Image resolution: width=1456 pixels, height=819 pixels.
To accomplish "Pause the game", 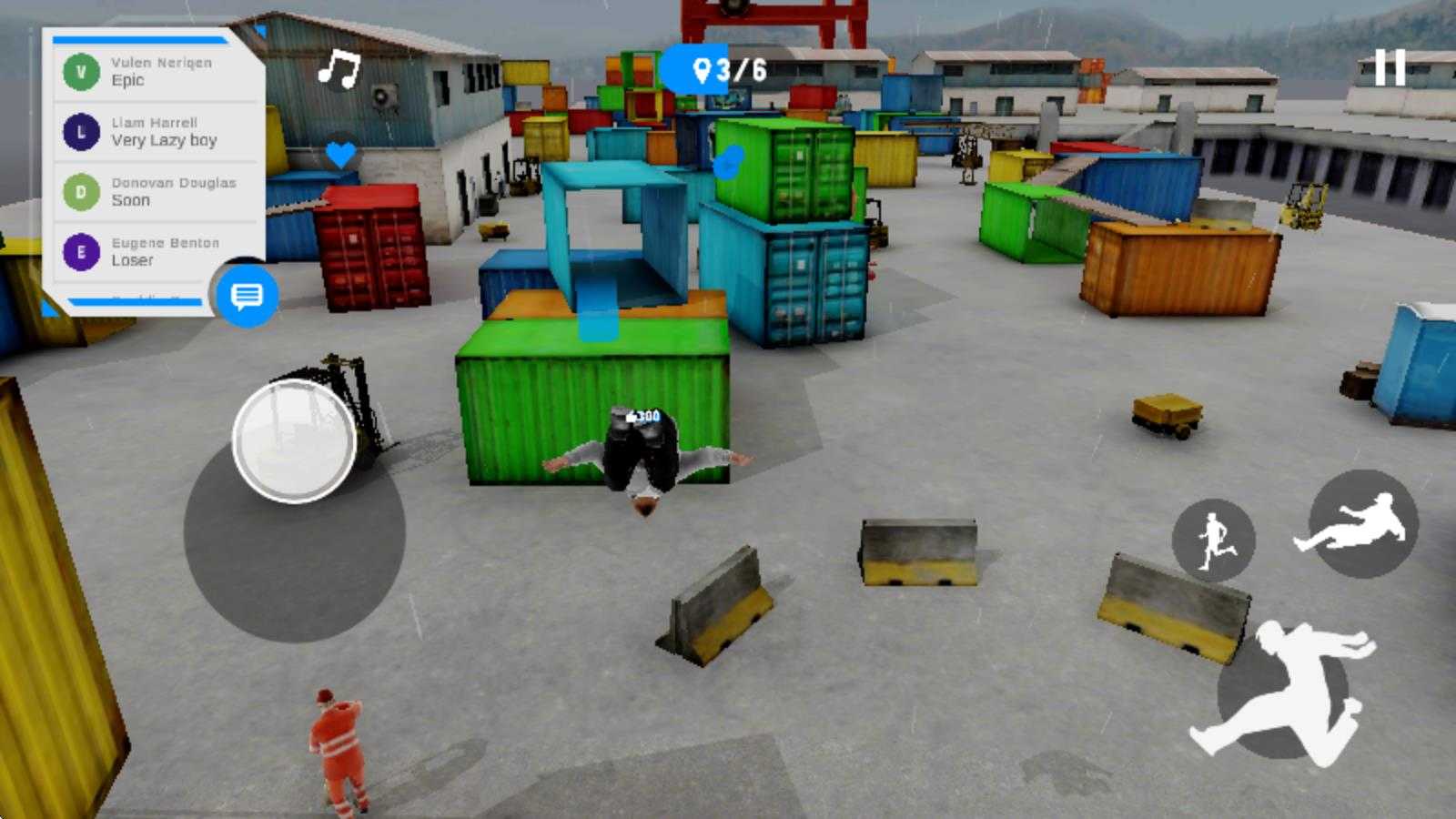I will [x=1390, y=68].
